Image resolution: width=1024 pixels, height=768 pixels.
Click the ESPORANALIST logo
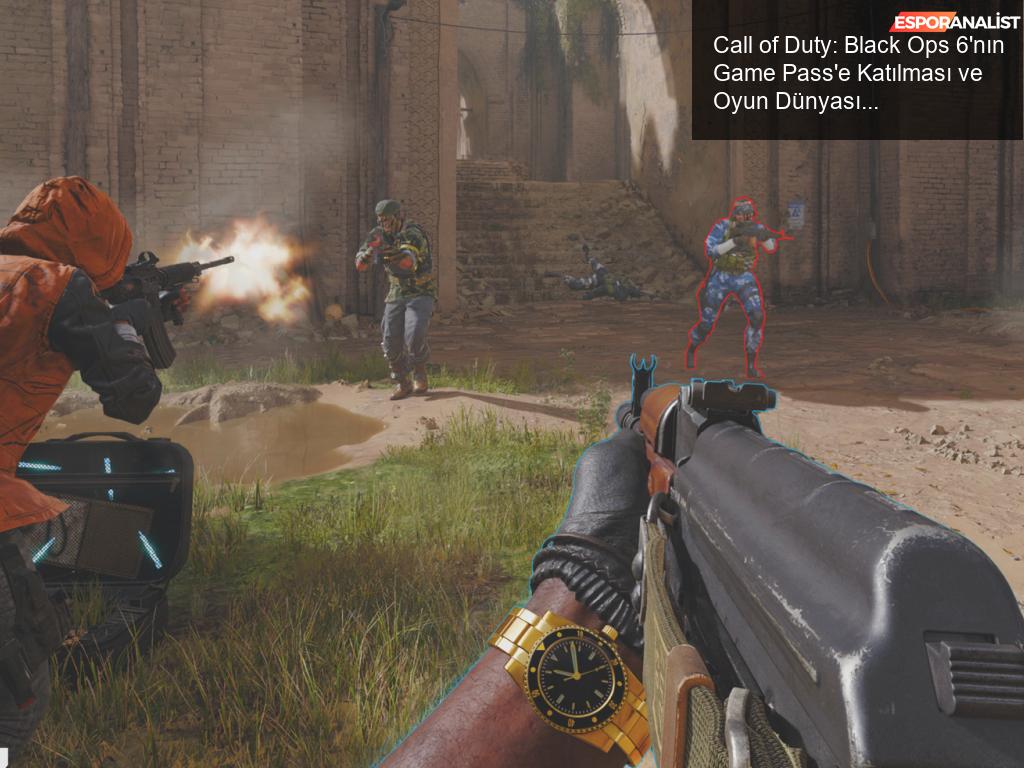point(955,22)
